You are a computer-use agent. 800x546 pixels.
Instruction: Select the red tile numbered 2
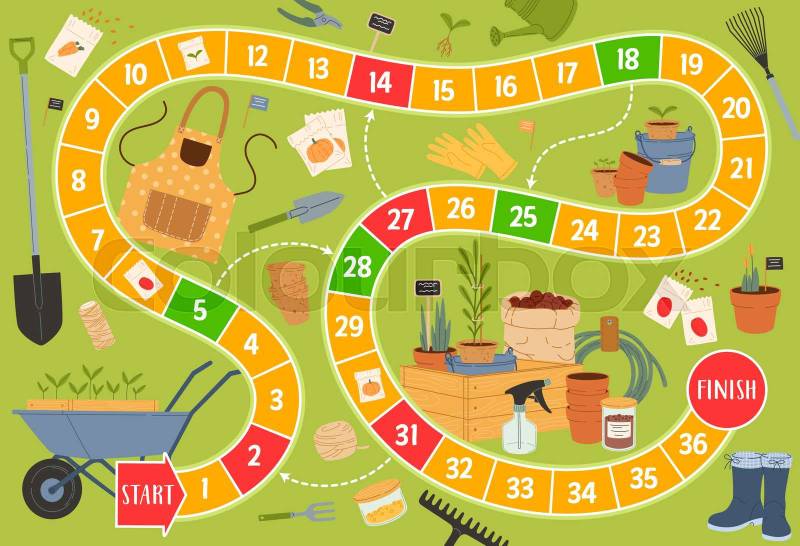(x=253, y=457)
